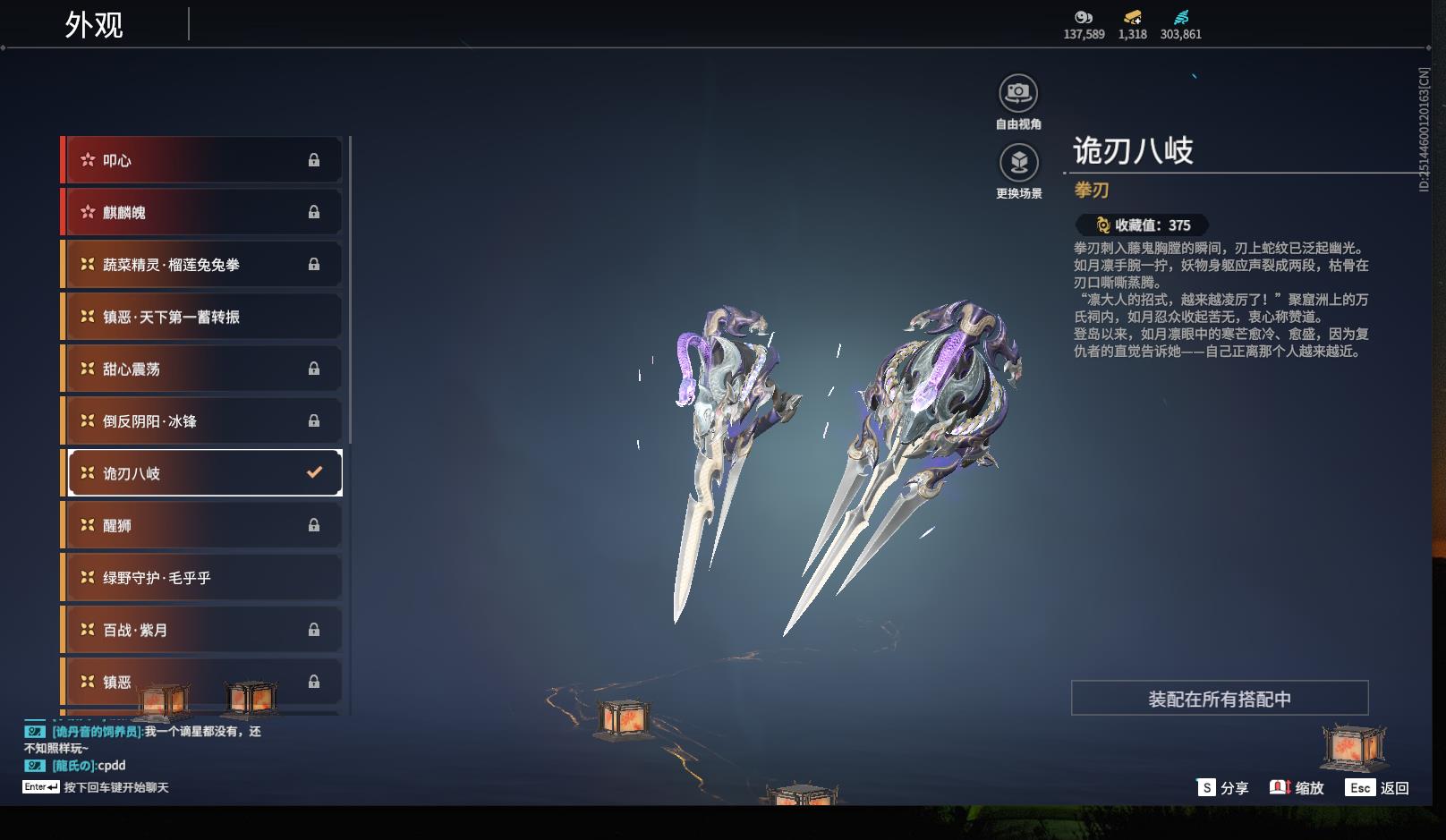Open the chat input box
Image resolution: width=1446 pixels, height=840 pixels.
[97, 787]
